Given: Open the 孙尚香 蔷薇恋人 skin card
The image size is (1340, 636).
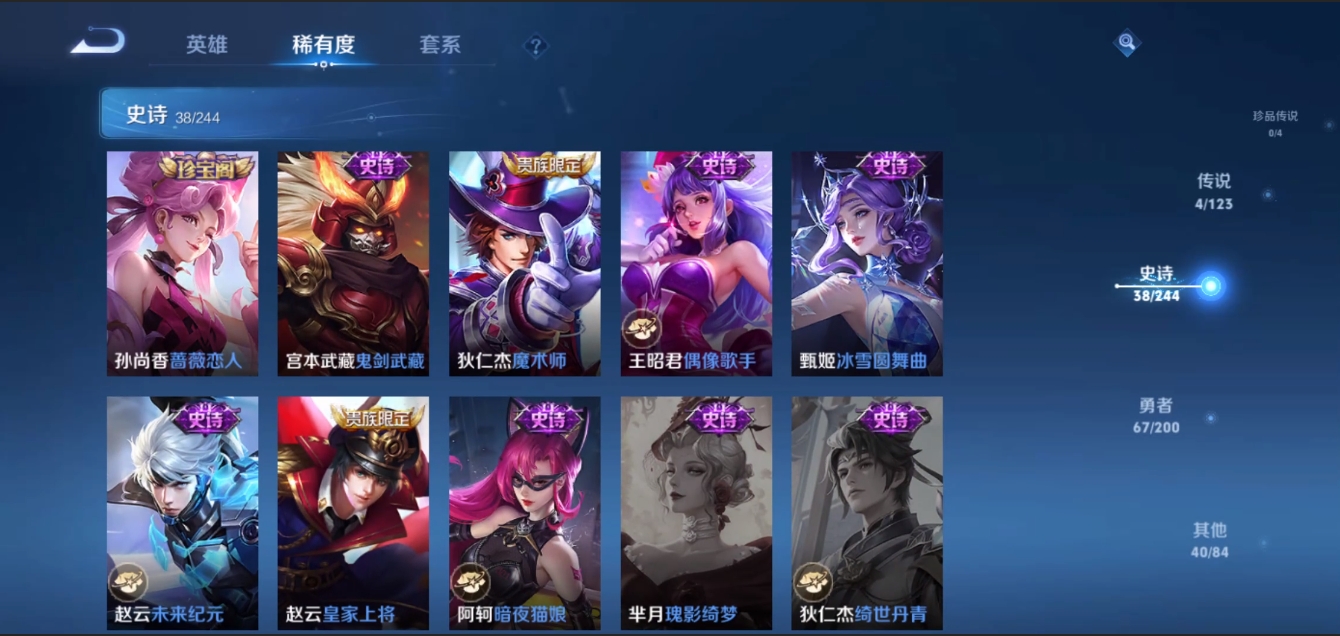Looking at the screenshot, I should point(183,263).
